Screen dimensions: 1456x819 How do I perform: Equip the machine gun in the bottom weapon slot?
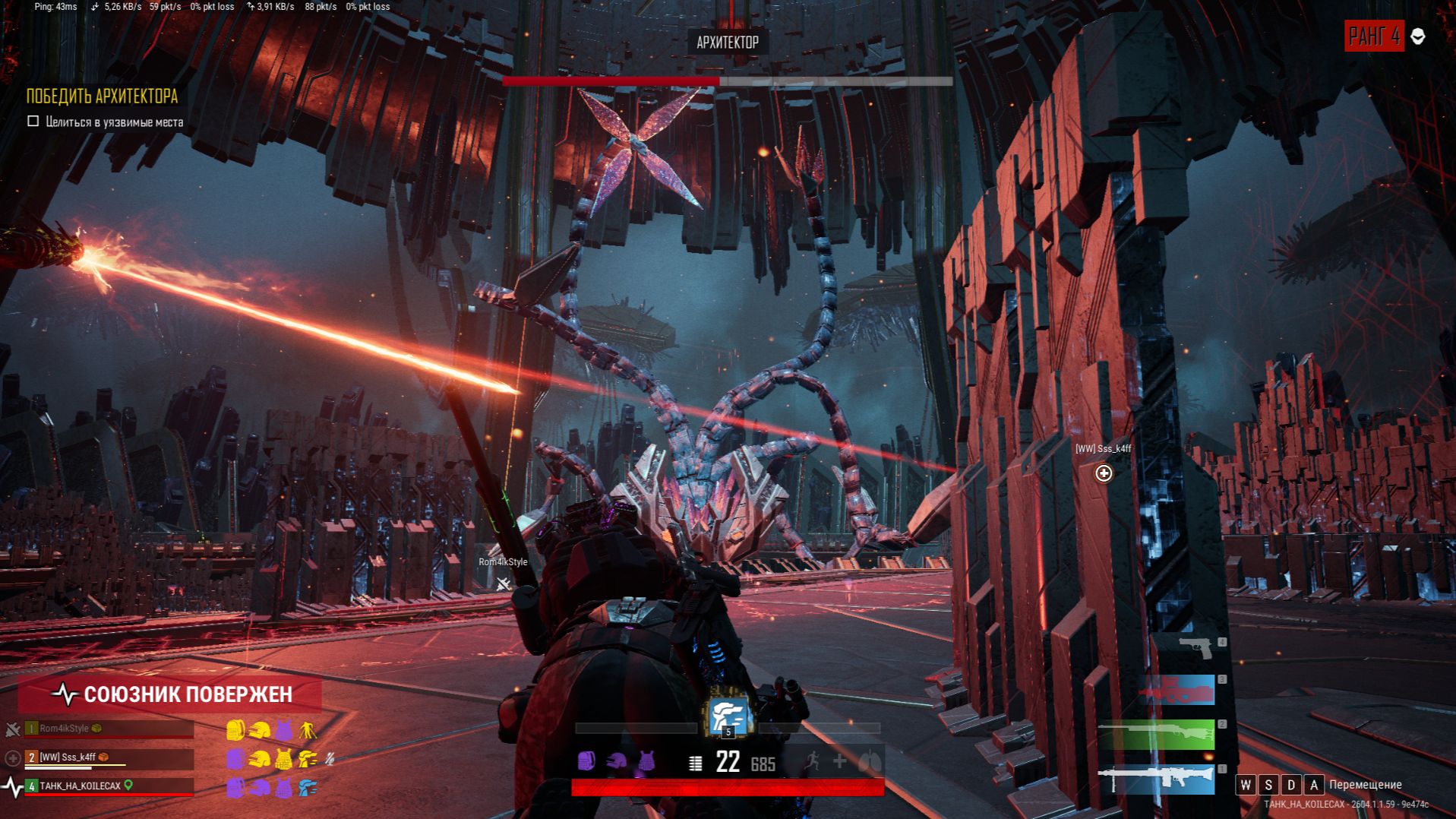point(1156,779)
